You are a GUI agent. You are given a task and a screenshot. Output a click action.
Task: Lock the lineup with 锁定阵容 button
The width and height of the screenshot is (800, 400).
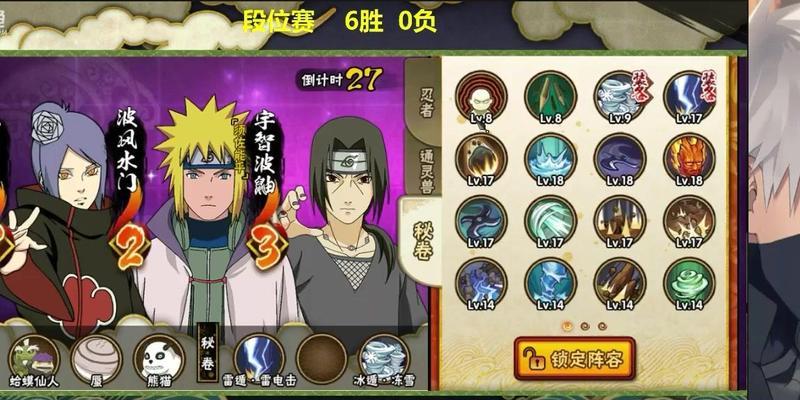pyautogui.click(x=574, y=357)
